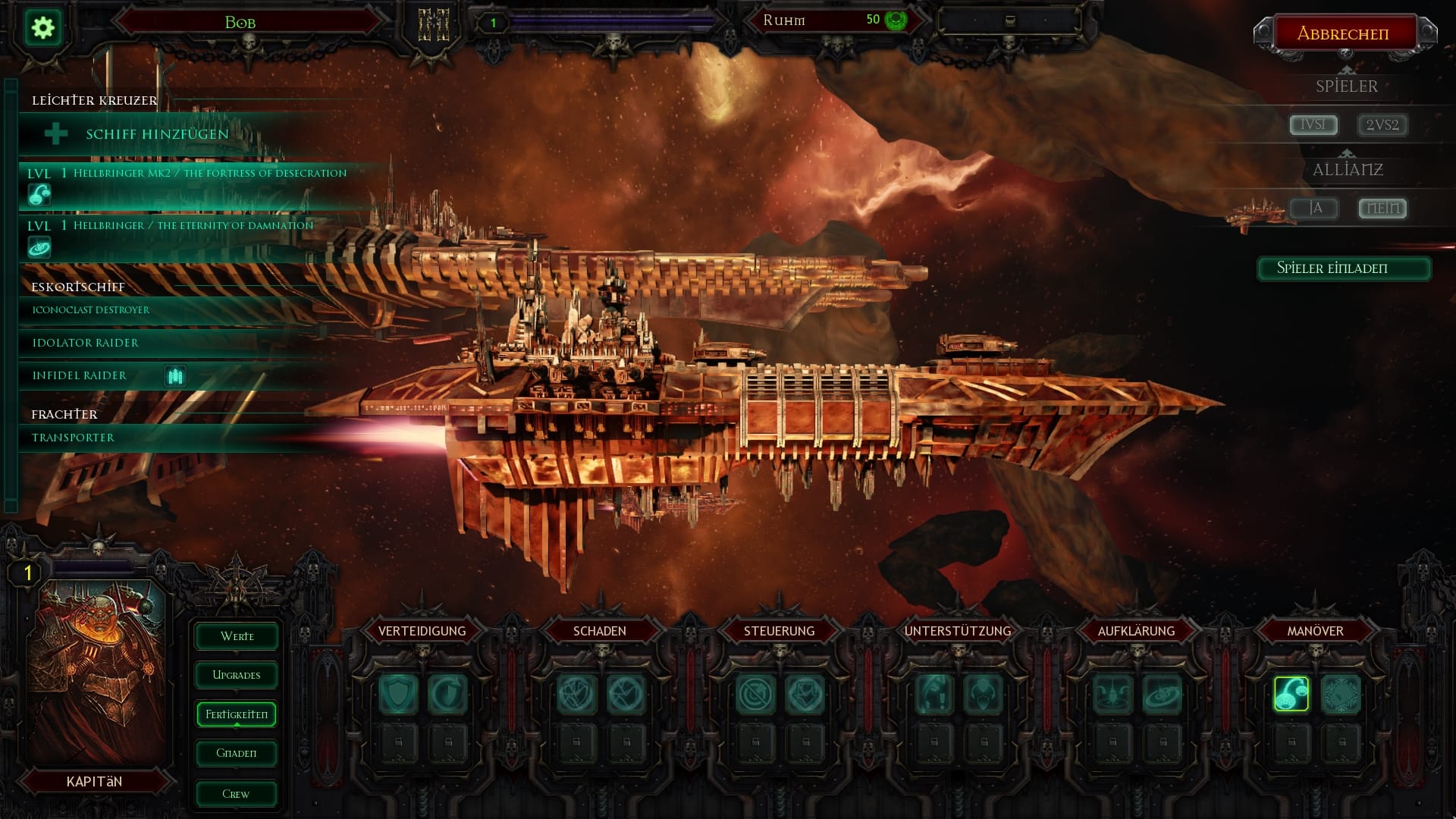Screen dimensions: 1456x819
Task: Add a ship with Schiff hinzufügen
Action: (157, 134)
